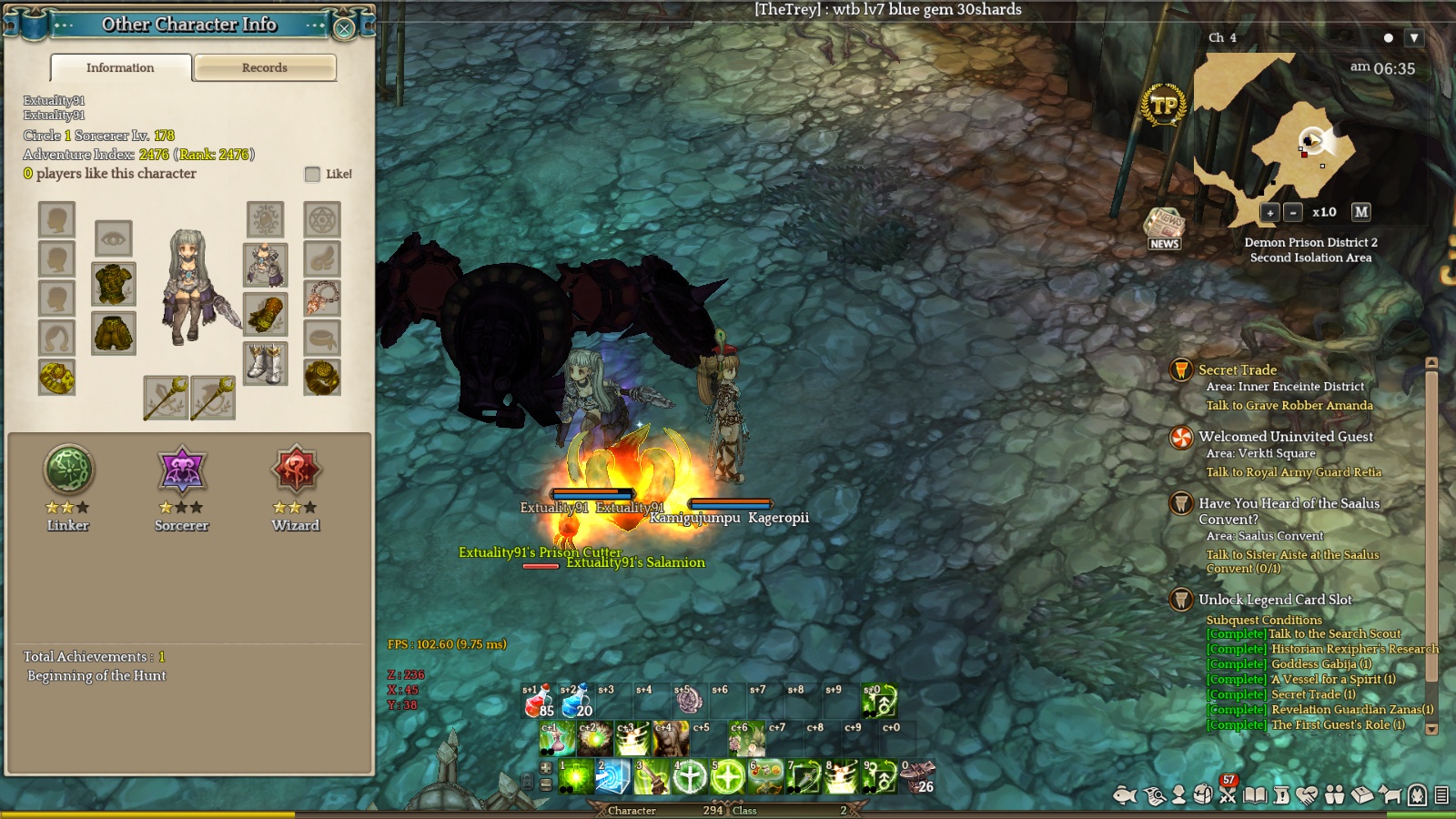Image resolution: width=1456 pixels, height=819 pixels.
Task: Open the full map with M button
Action: point(1360,211)
